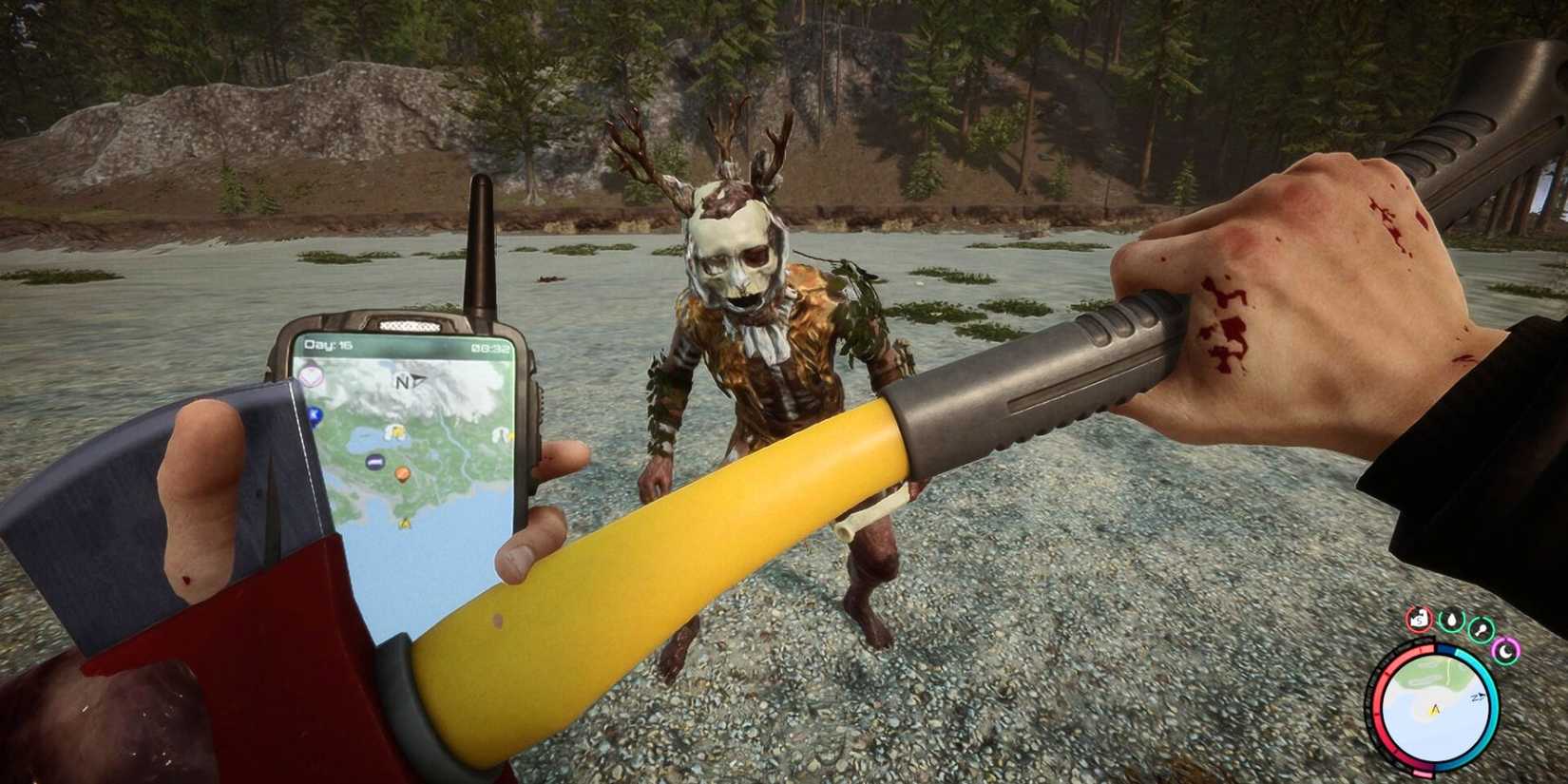Click the hunger meat icon showing 5
1568x784 pixels.
pyautogui.click(x=1418, y=620)
